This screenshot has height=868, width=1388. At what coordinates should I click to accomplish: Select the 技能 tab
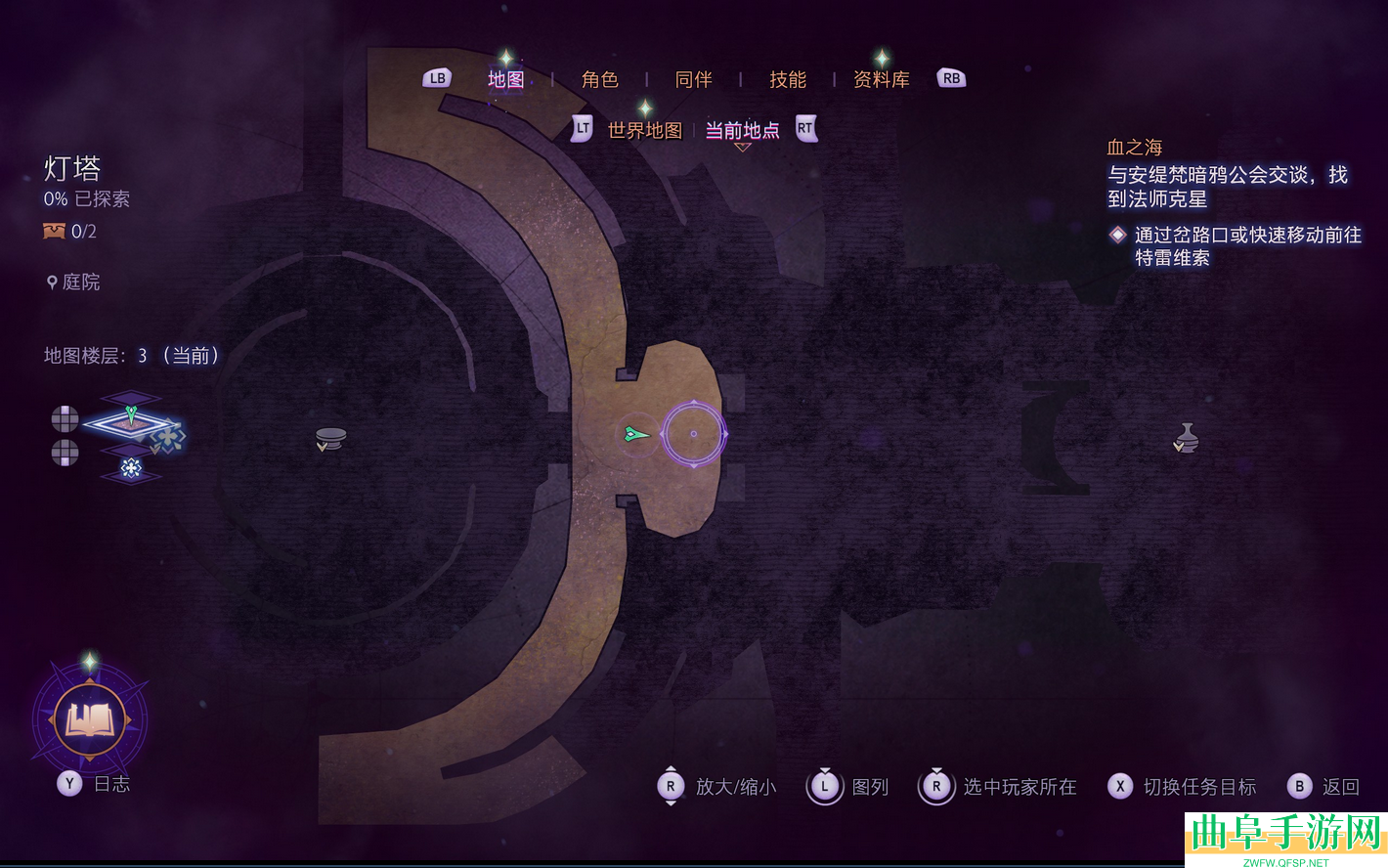tap(787, 79)
